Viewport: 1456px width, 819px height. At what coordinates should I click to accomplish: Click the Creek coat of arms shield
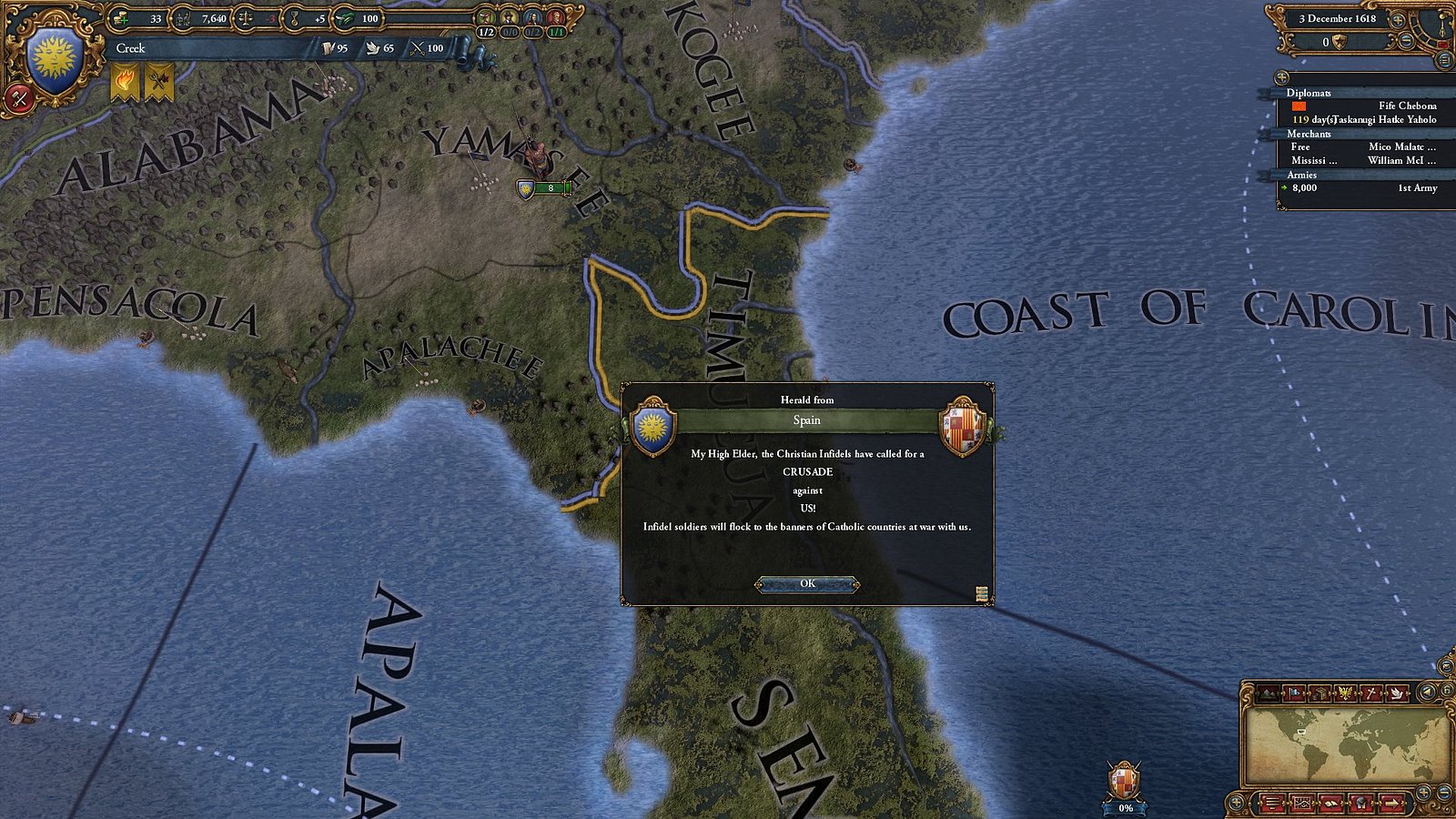(x=56, y=56)
